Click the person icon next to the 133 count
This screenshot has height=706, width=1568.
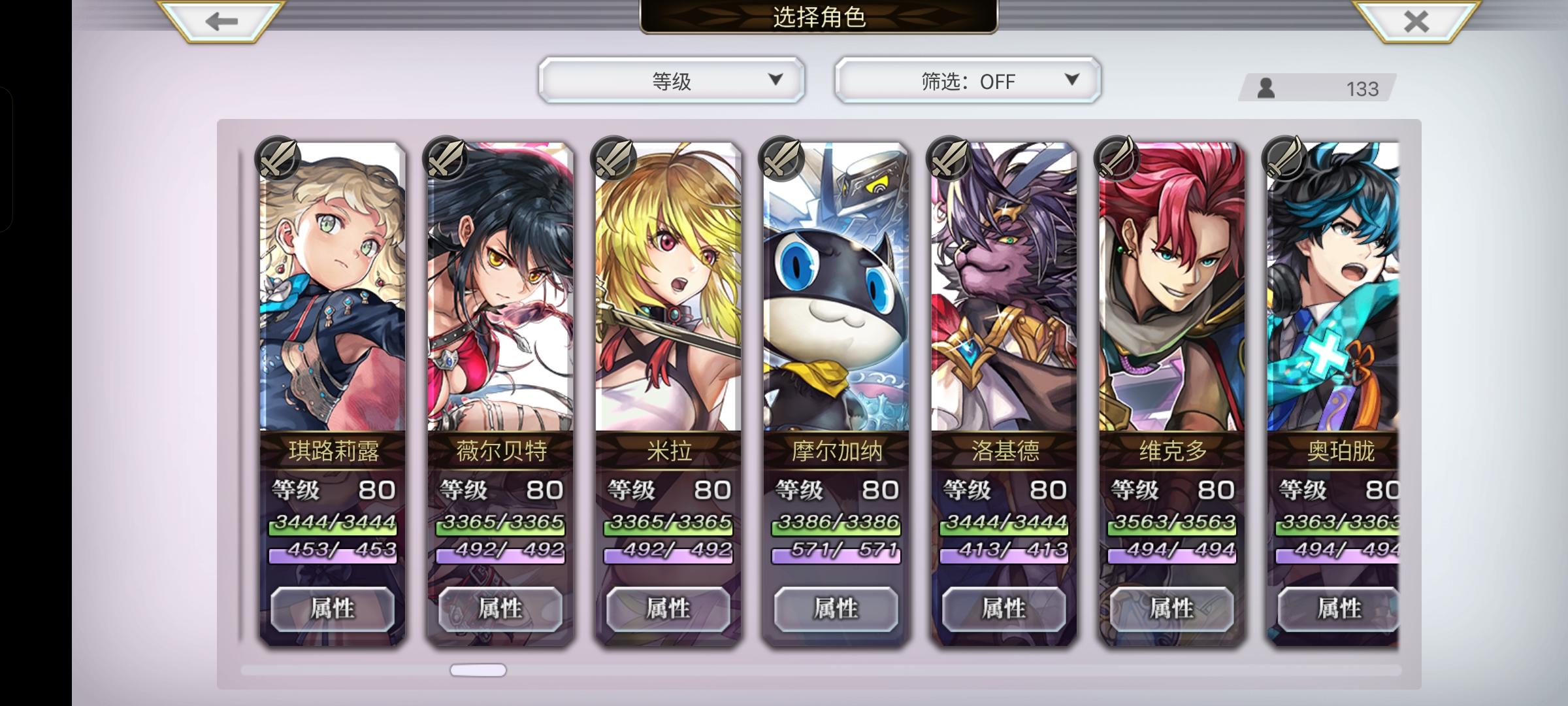(1266, 88)
